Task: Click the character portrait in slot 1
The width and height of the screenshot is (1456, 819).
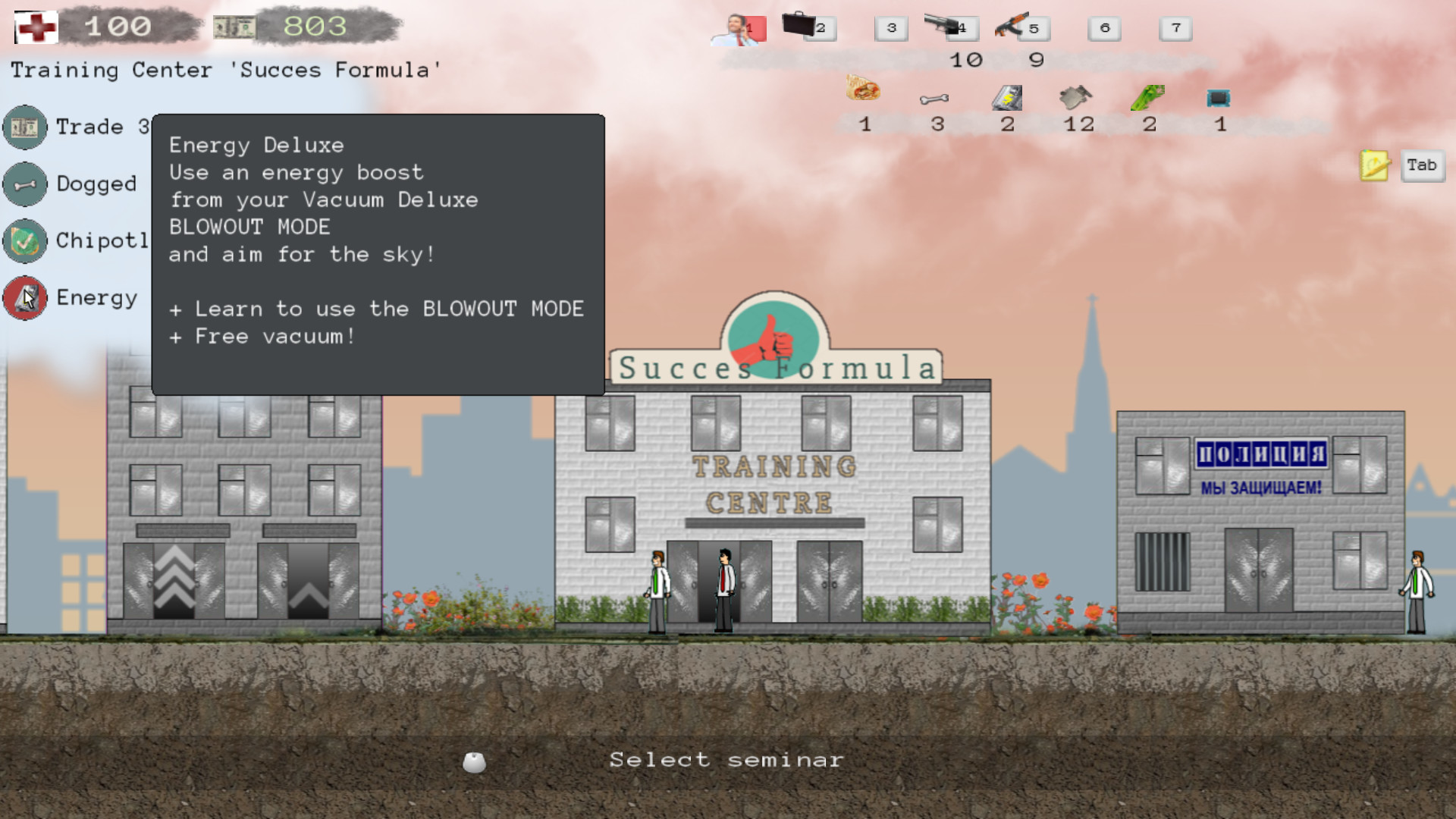Action: tap(737, 28)
